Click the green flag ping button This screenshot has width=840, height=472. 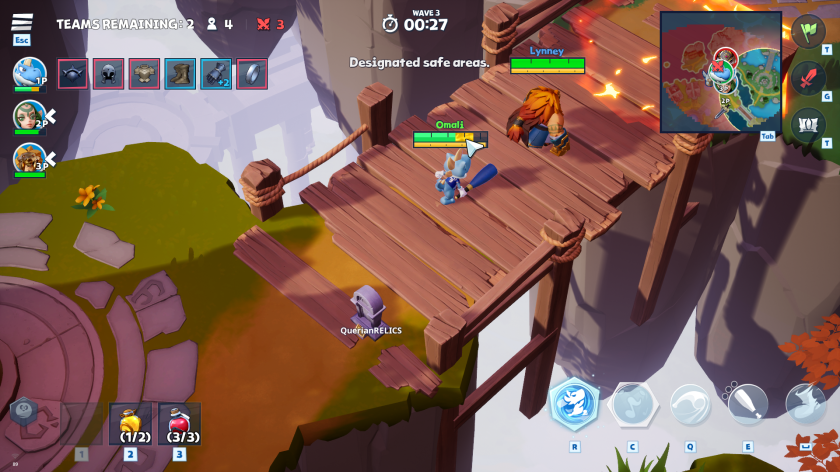[x=808, y=31]
